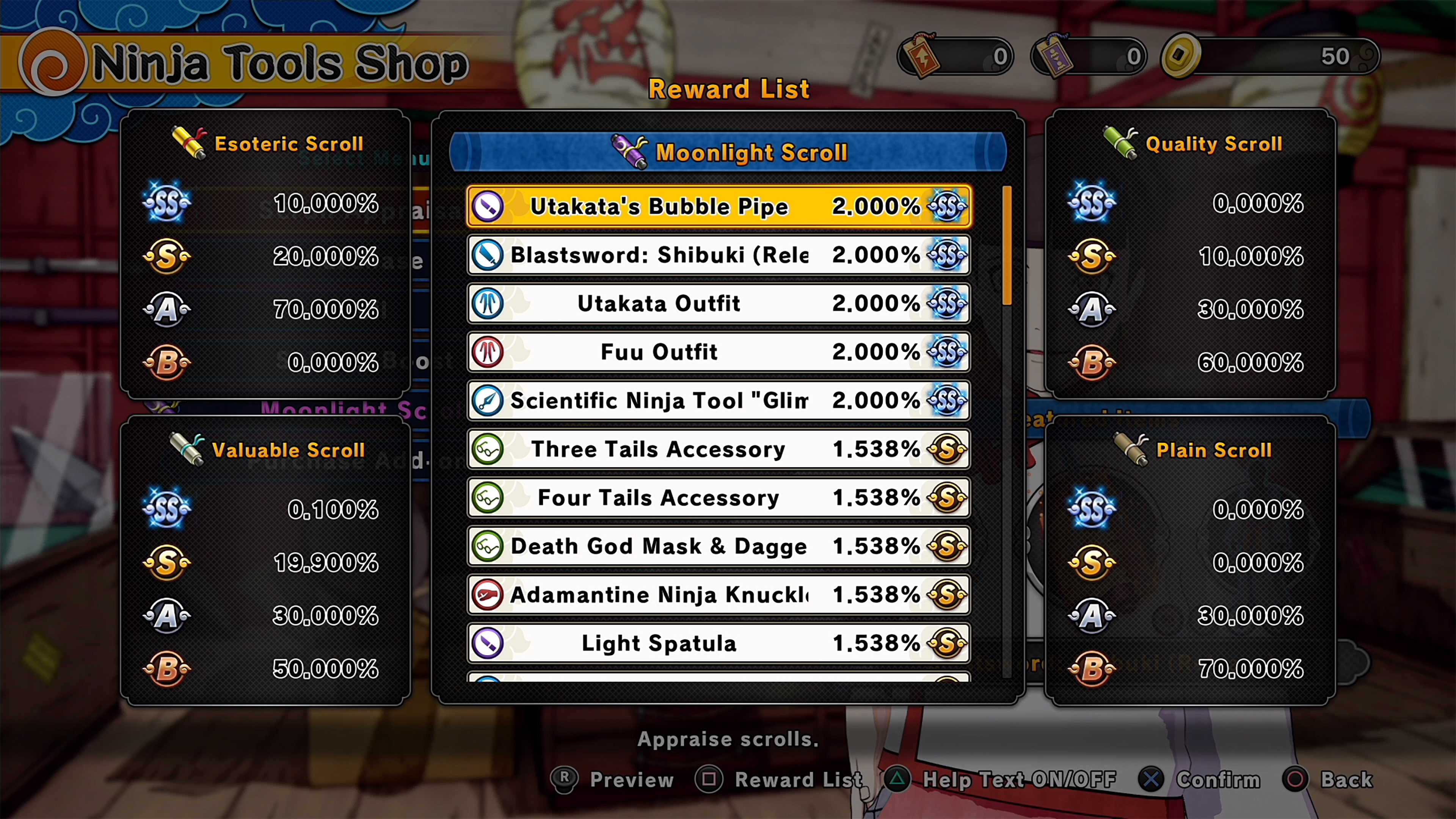The height and width of the screenshot is (819, 1456).
Task: Click the outfit icon on Utakata Outfit row
Action: (x=488, y=303)
